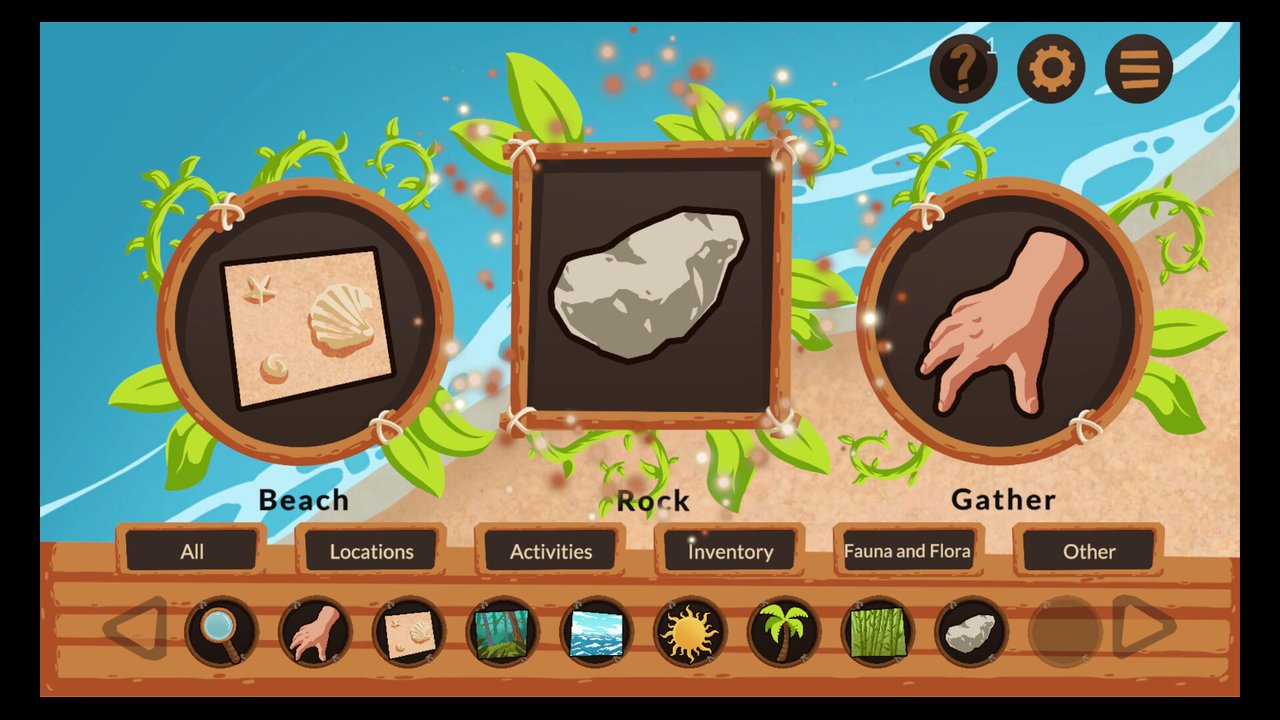Choose the Fauna and Flora tab
1280x720 pixels.
pyautogui.click(x=907, y=551)
